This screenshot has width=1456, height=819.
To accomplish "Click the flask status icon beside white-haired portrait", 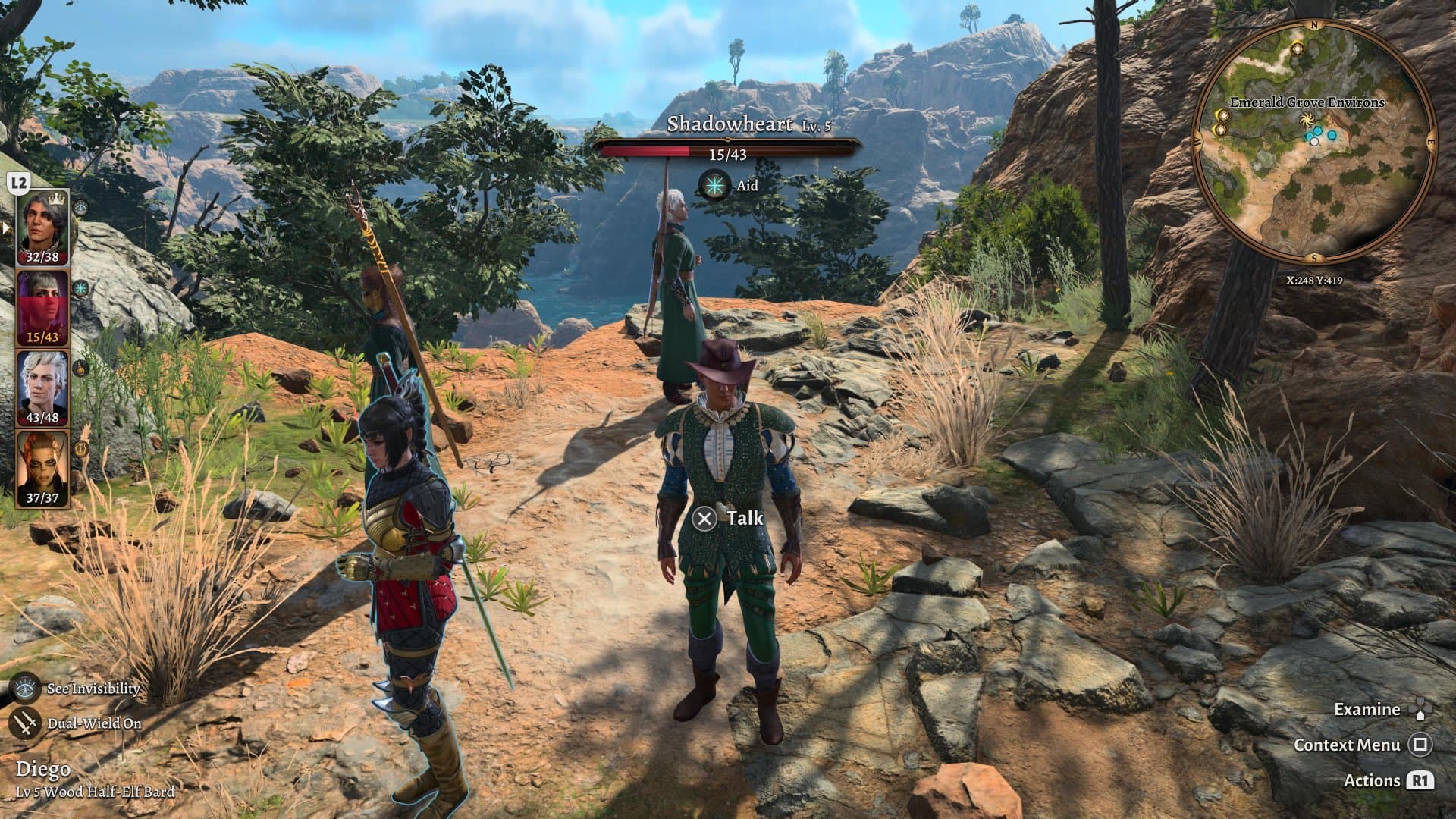I will click(x=81, y=369).
